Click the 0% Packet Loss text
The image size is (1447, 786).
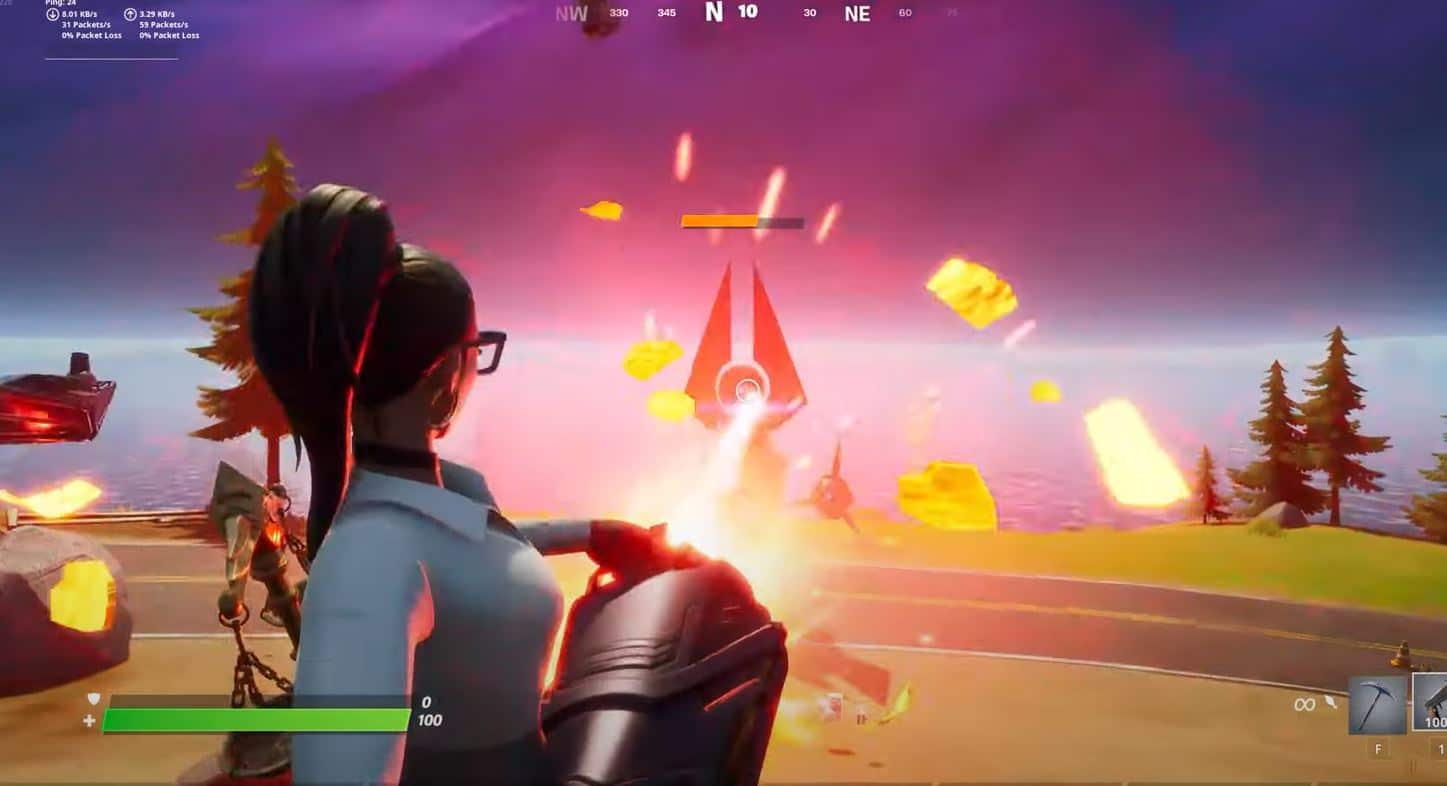[x=91, y=35]
